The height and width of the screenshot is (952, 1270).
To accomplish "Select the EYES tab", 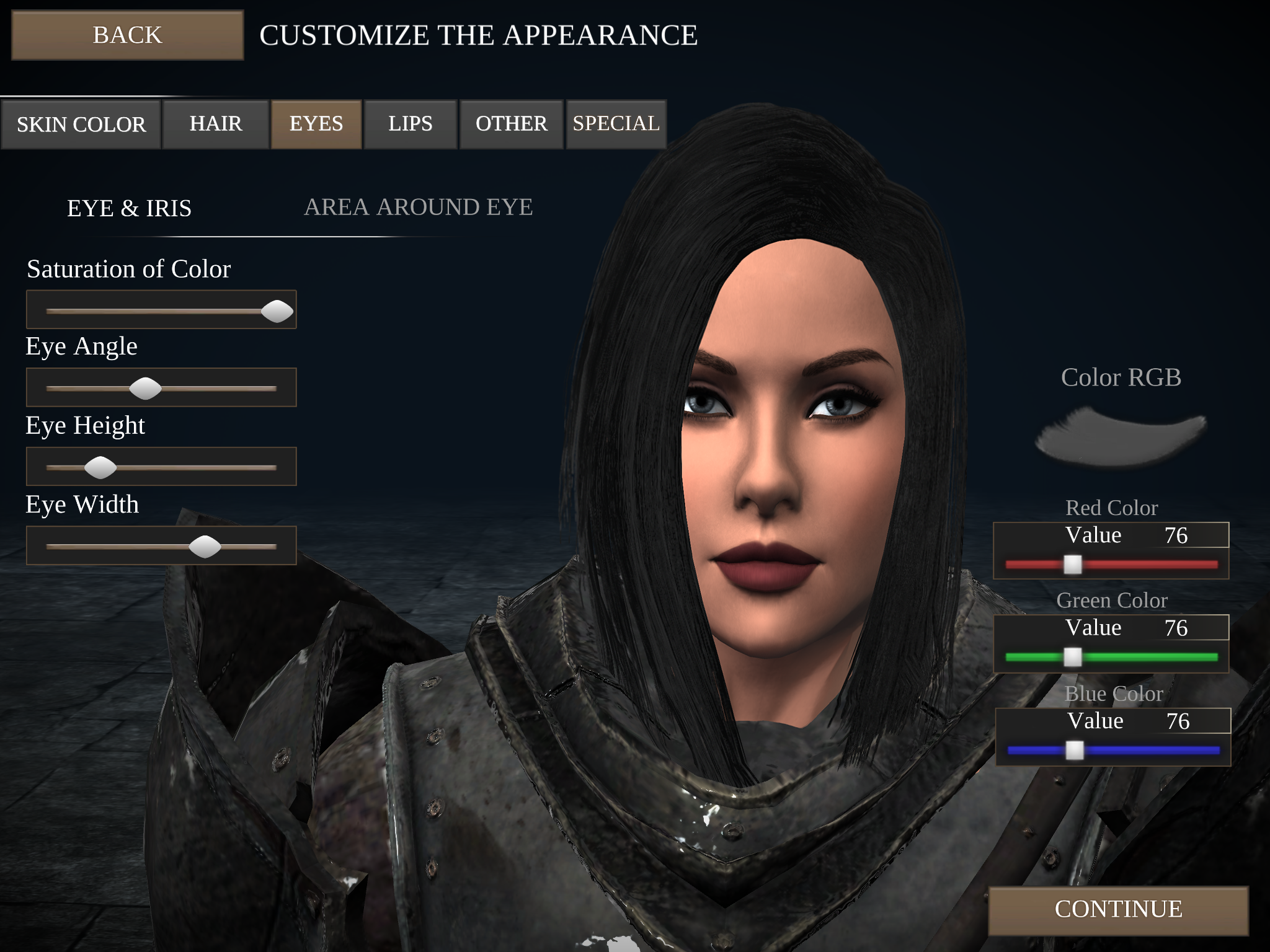I will coord(316,123).
